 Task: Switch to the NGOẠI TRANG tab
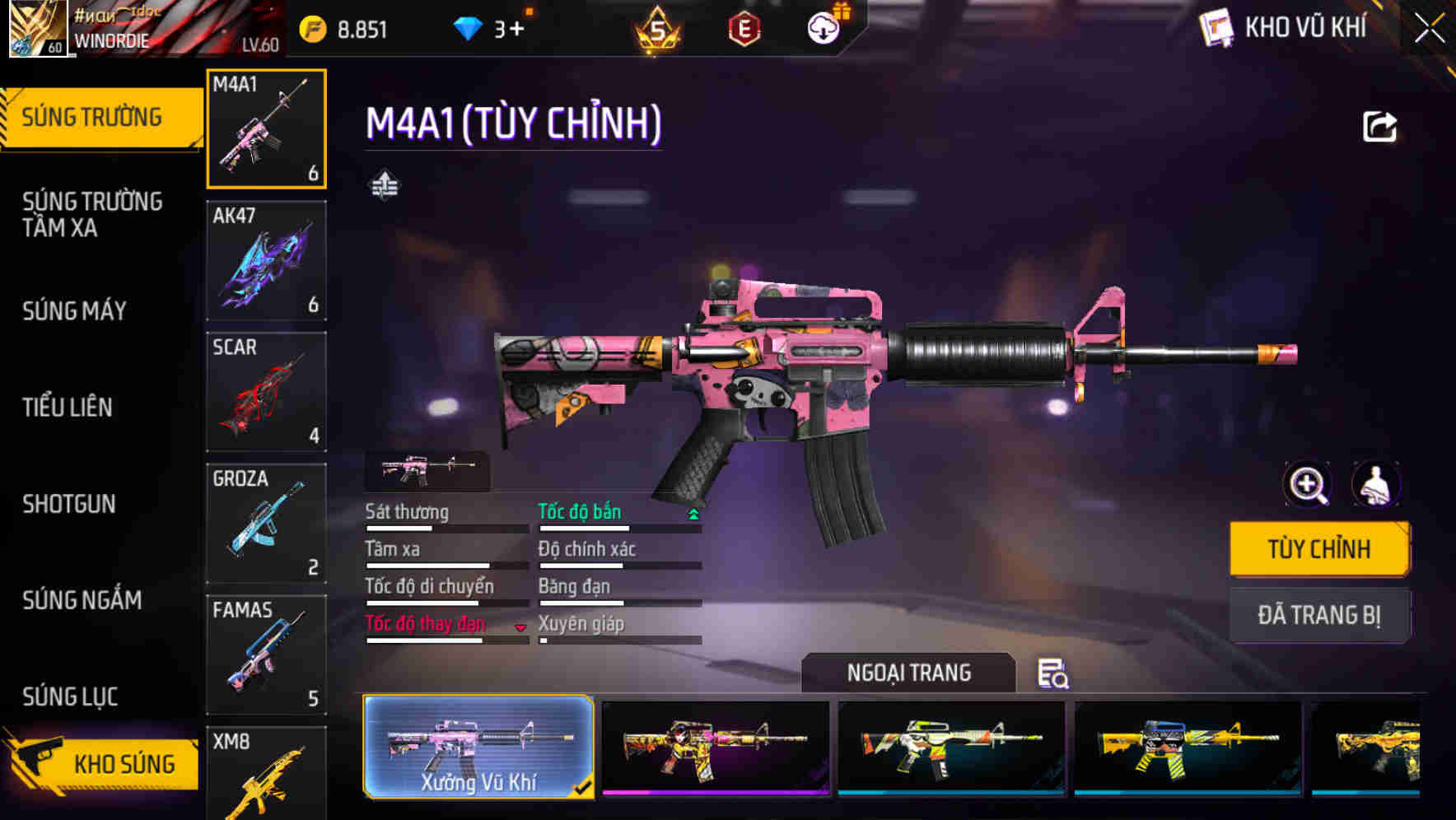coord(909,672)
